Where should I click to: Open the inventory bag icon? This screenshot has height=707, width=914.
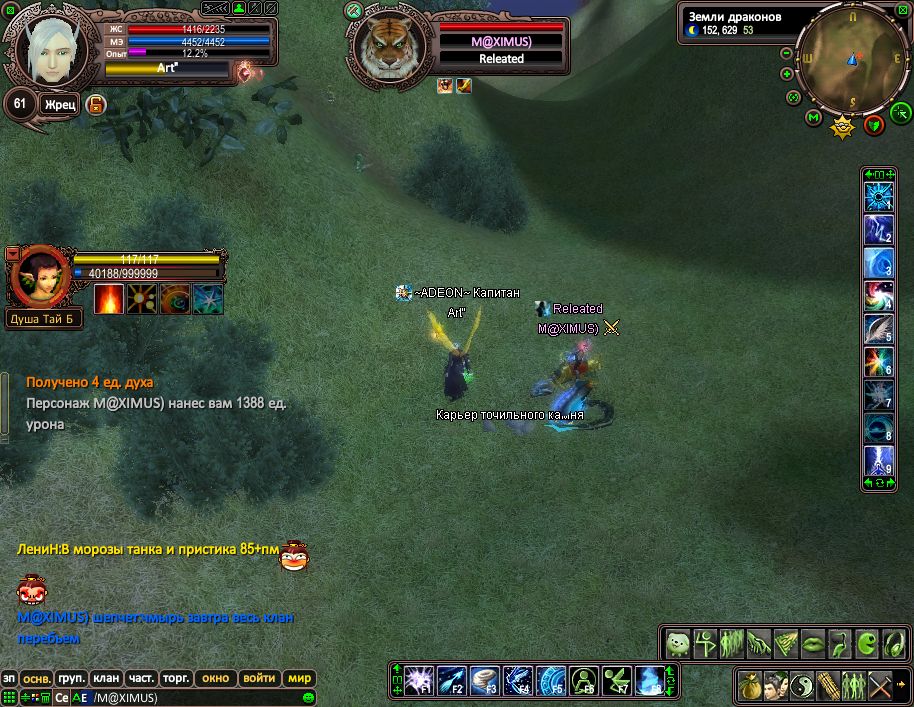point(749,686)
